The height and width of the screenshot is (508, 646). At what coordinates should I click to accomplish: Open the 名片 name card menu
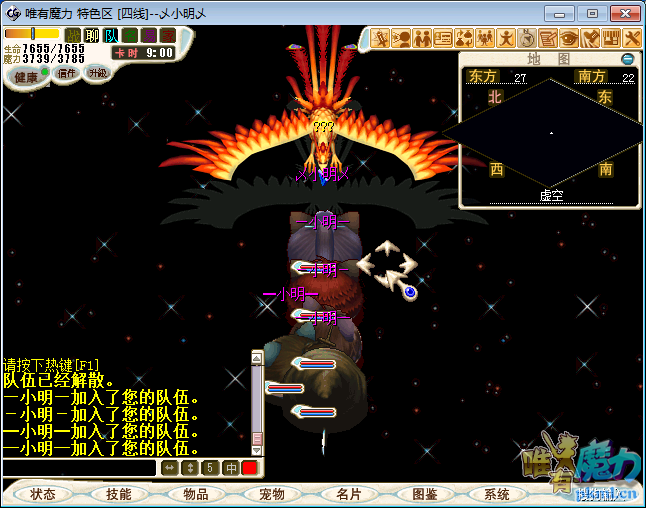coord(348,494)
